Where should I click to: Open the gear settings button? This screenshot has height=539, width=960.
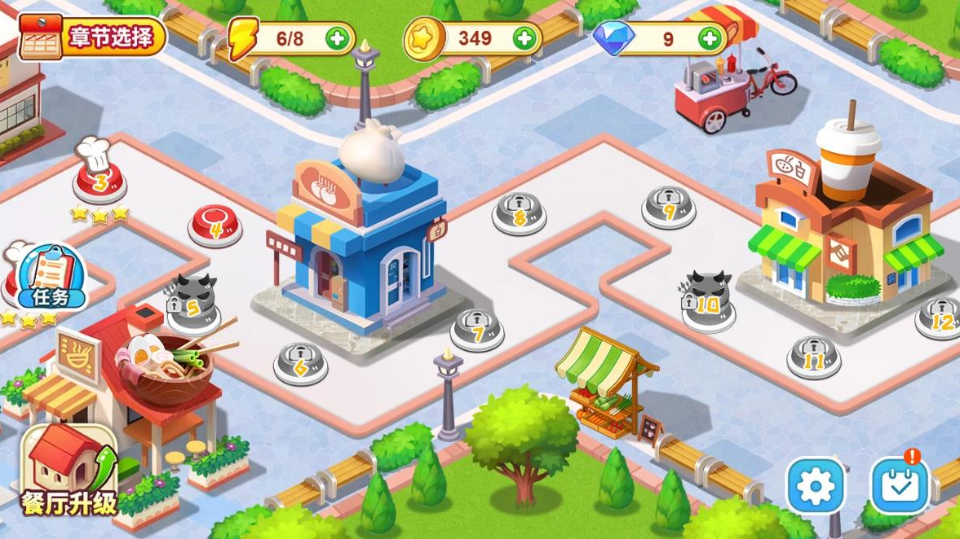click(x=815, y=486)
